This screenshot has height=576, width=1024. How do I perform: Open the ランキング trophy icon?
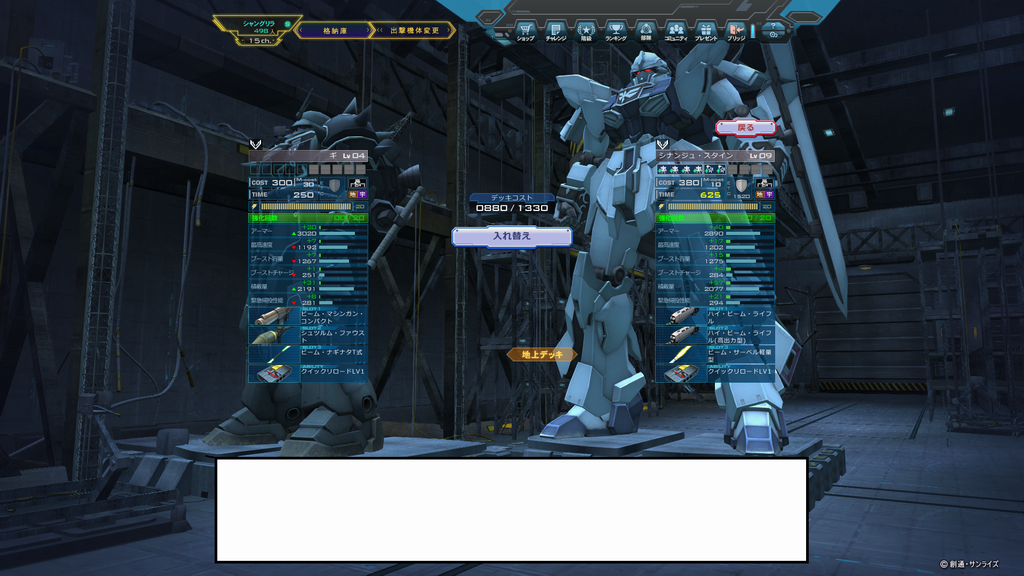616,31
